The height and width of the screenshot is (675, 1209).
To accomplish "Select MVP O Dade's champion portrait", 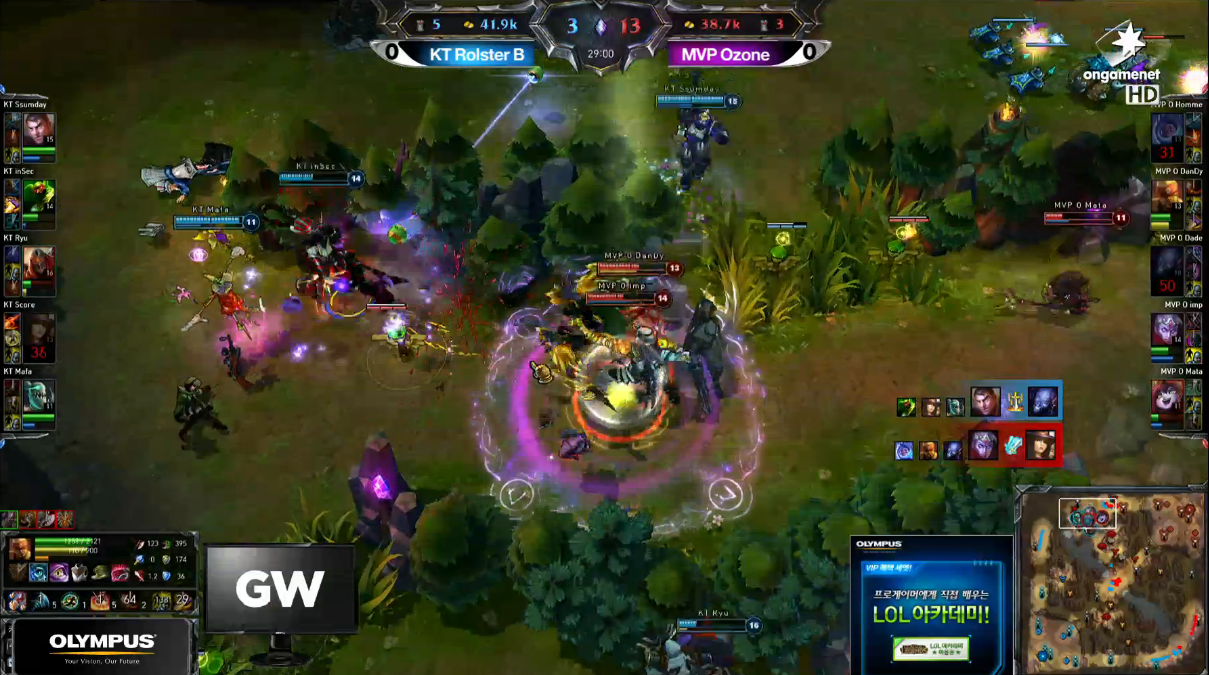I will click(x=1166, y=263).
